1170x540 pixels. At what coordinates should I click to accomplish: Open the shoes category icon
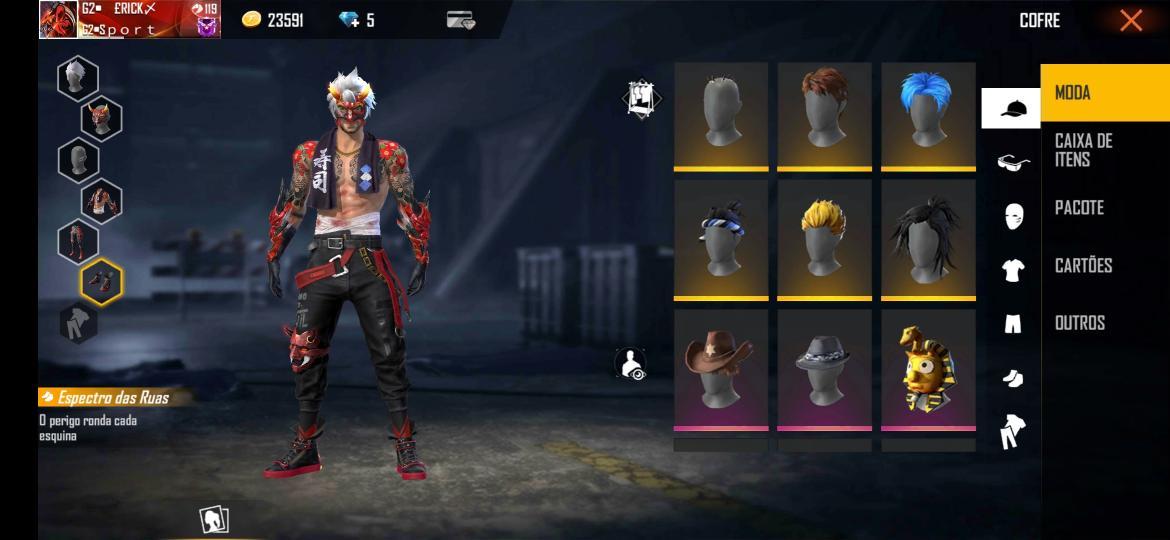pos(1012,377)
